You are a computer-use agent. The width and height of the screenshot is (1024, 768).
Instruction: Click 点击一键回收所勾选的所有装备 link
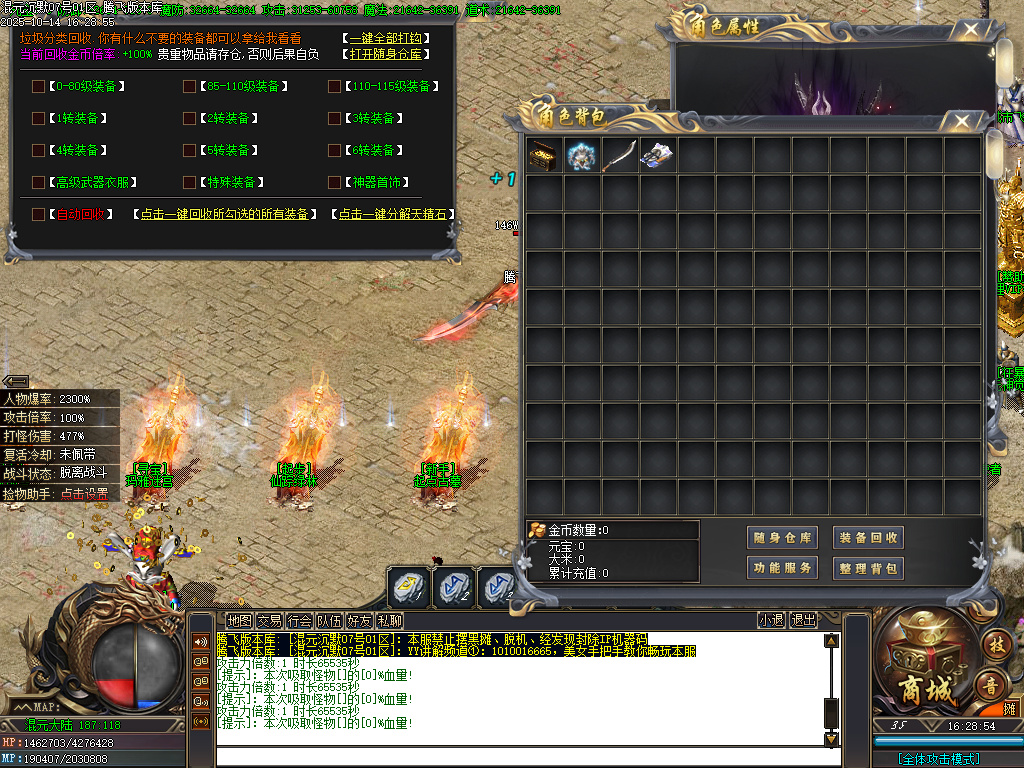tap(225, 214)
